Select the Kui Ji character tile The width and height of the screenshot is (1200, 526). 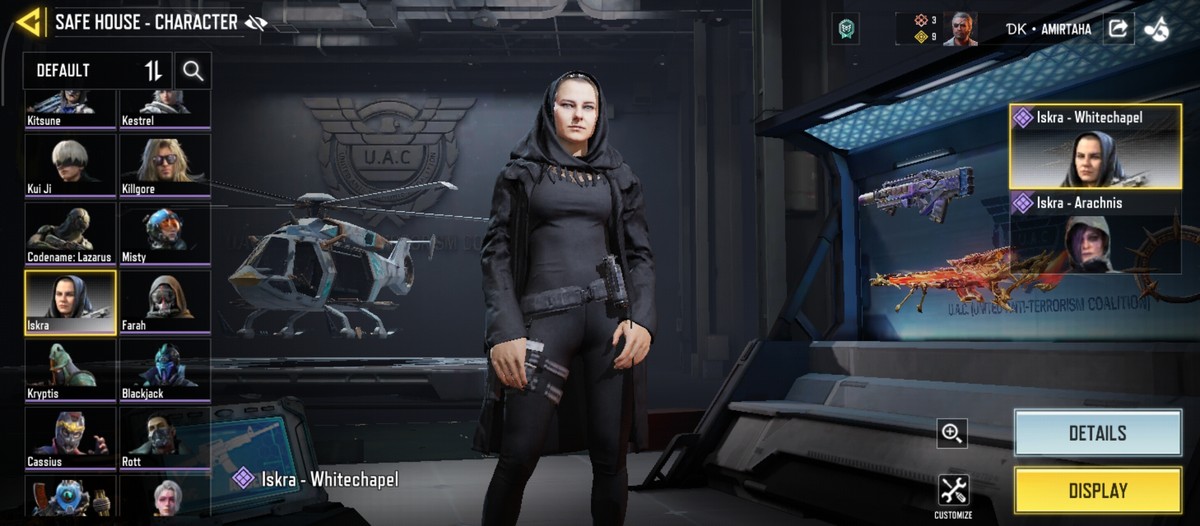[70, 164]
